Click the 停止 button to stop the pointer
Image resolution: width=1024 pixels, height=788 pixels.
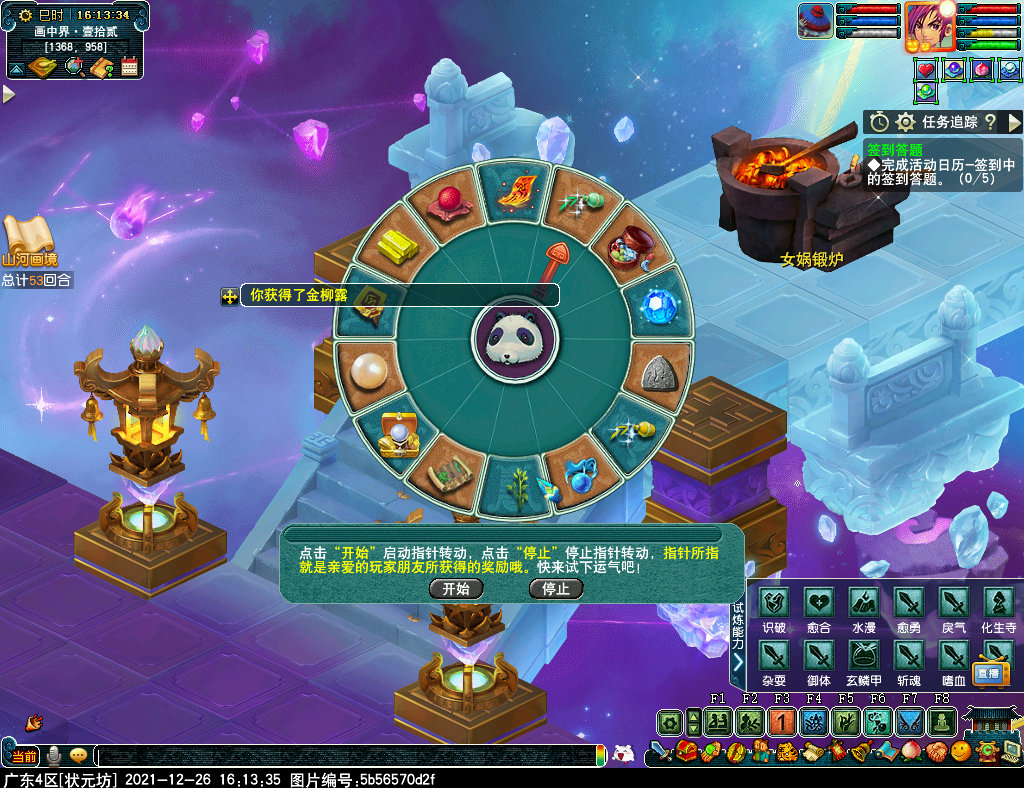coord(555,589)
